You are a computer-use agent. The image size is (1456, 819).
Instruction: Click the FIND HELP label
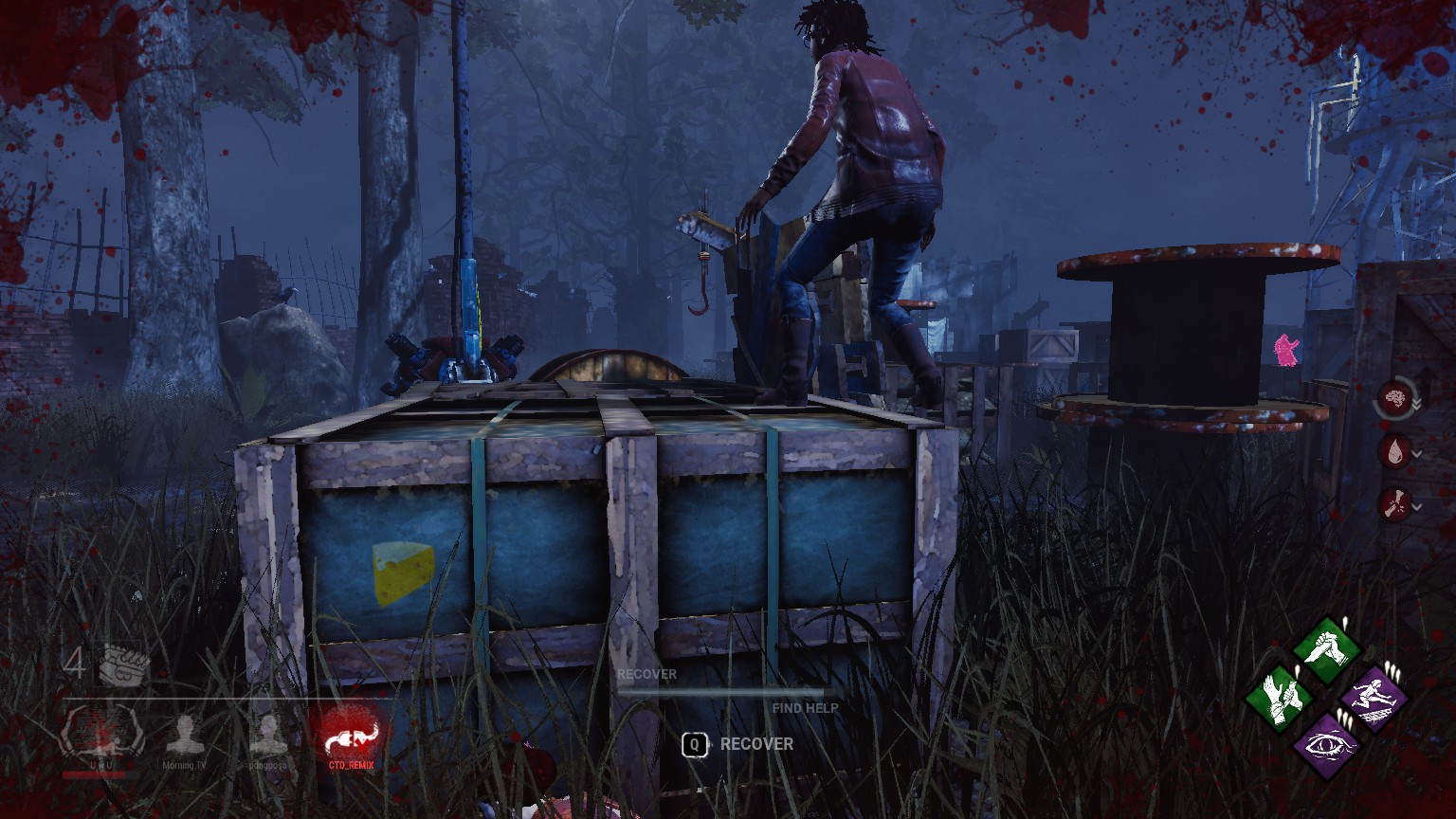tap(805, 707)
